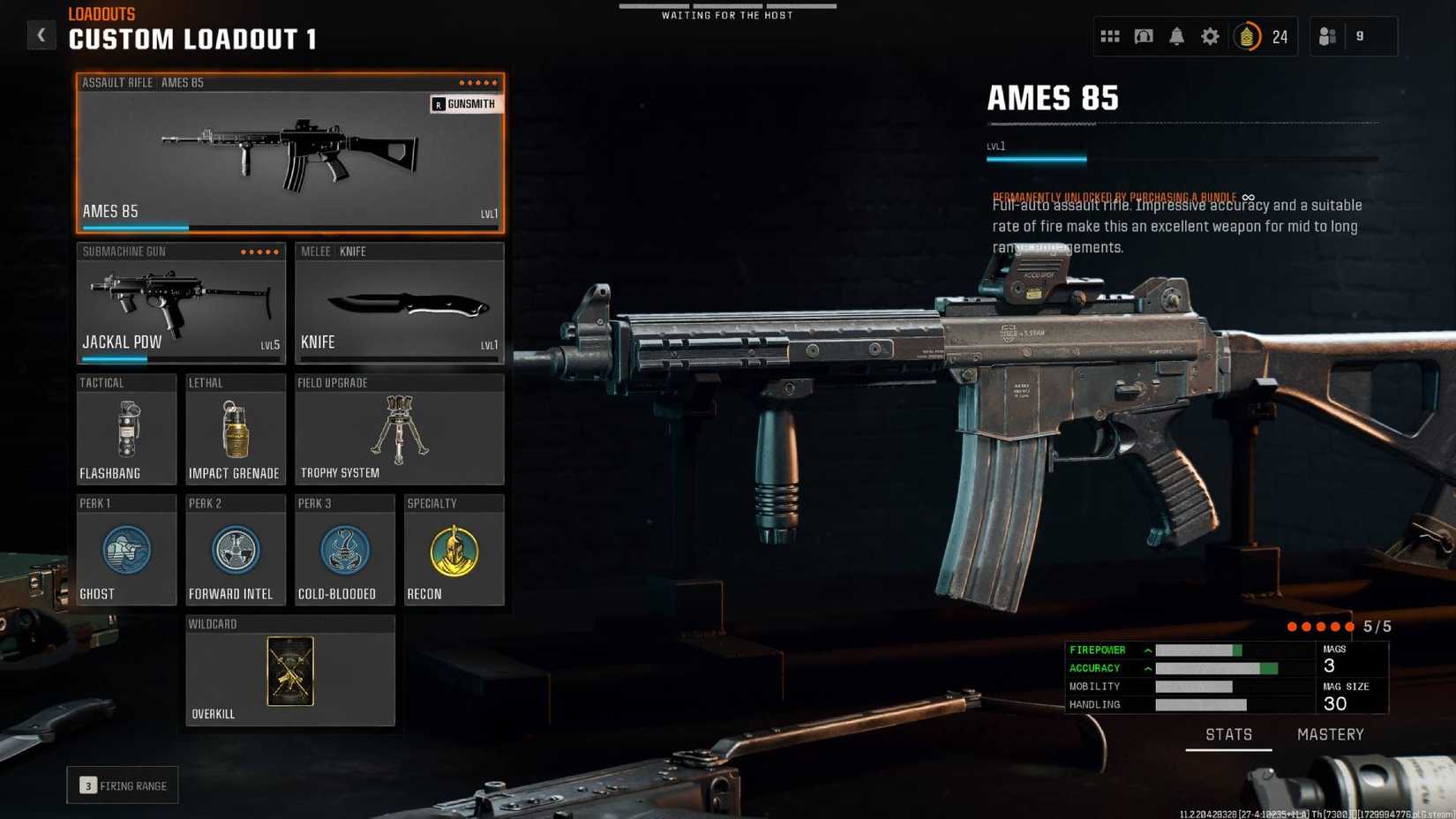The image size is (1456, 819).
Task: Select the Forward Intel perk icon
Action: pyautogui.click(x=235, y=549)
